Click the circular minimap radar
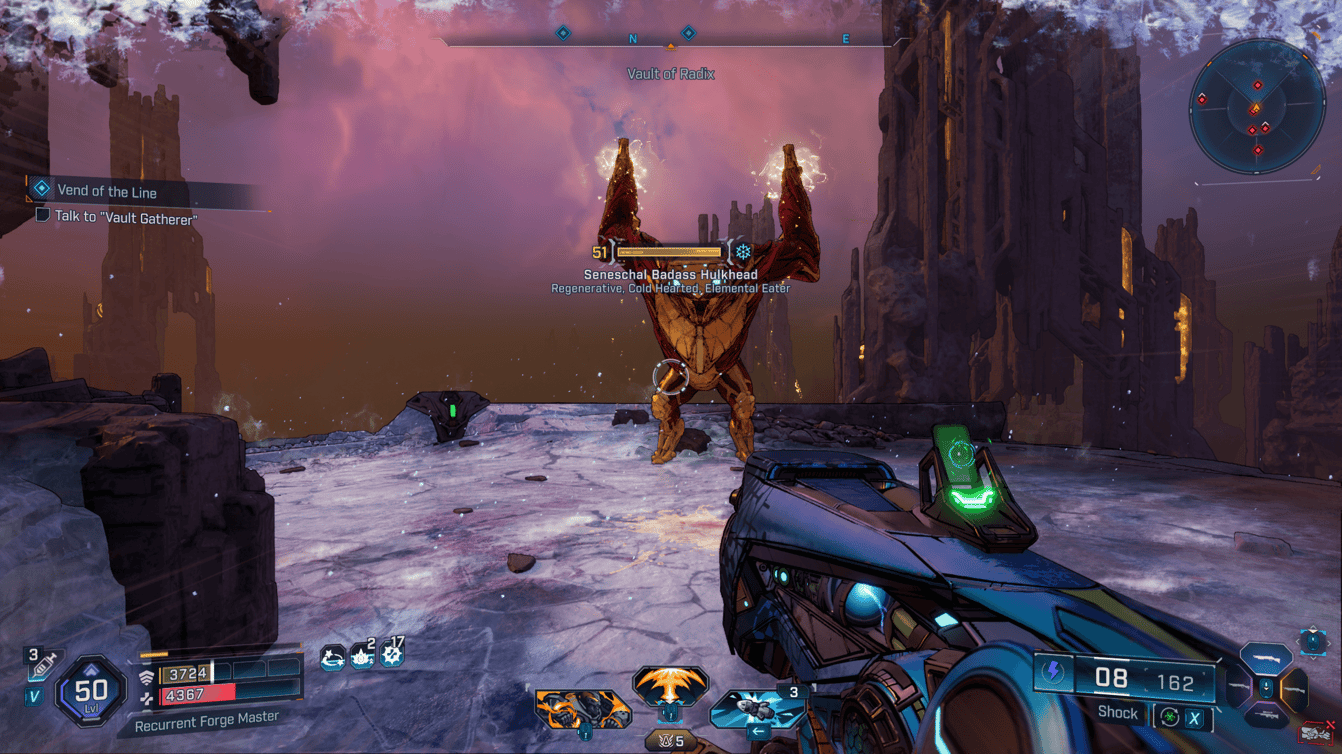Screen dimensions: 1342x754 [1257, 107]
